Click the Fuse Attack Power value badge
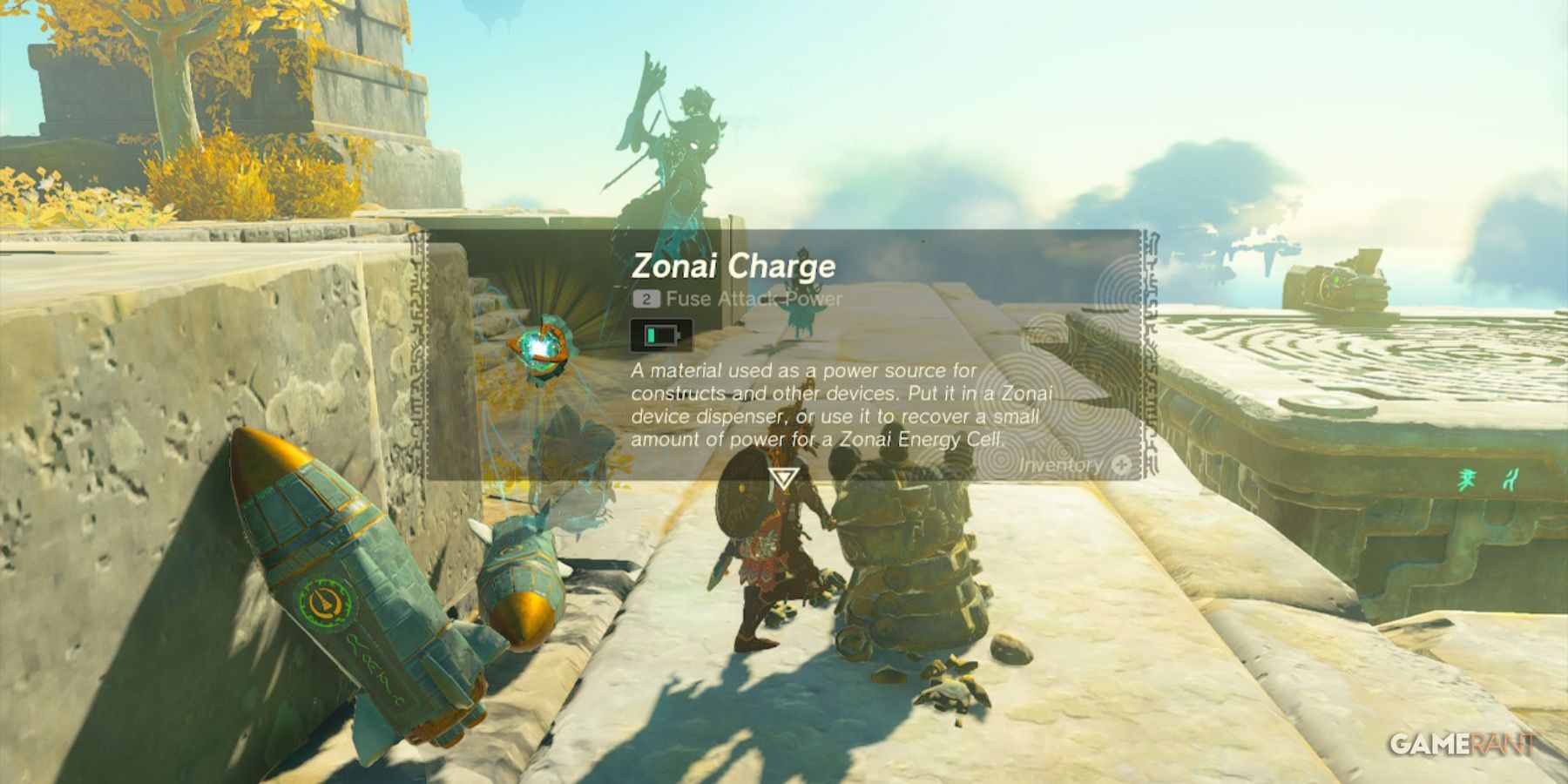 pyautogui.click(x=645, y=301)
